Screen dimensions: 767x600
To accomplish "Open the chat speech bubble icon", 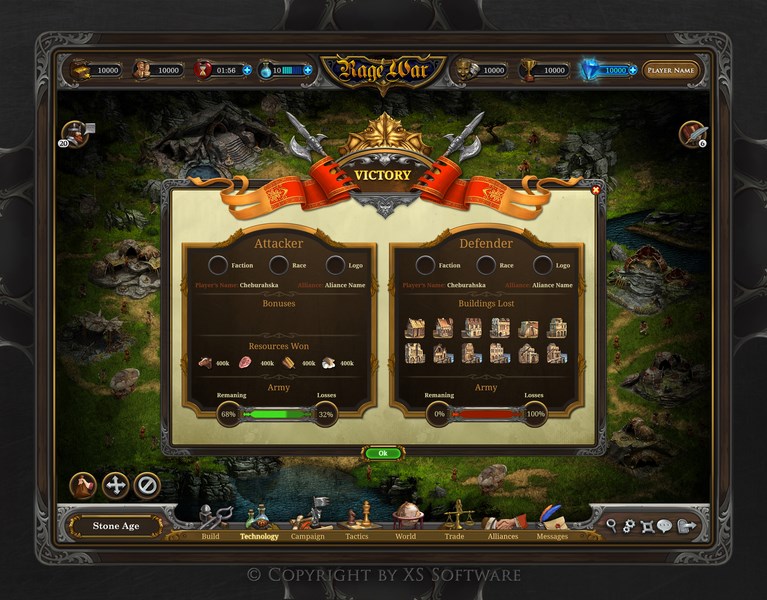I will click(x=664, y=525).
